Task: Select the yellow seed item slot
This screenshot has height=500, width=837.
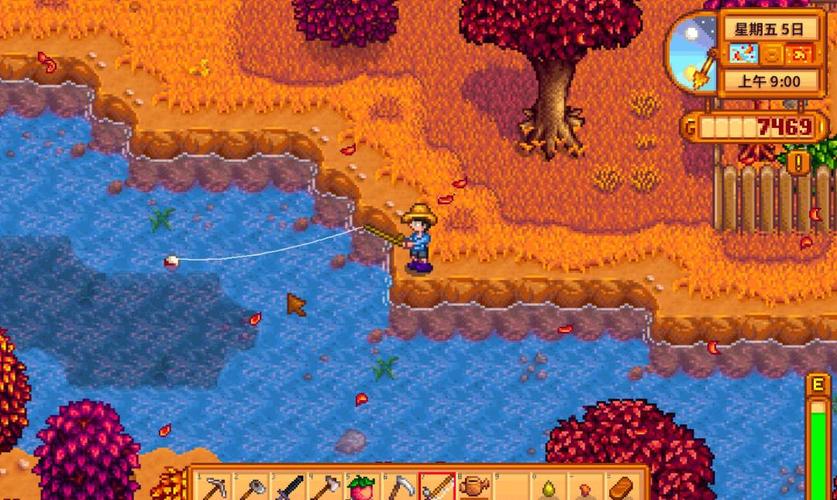Action: 546,488
